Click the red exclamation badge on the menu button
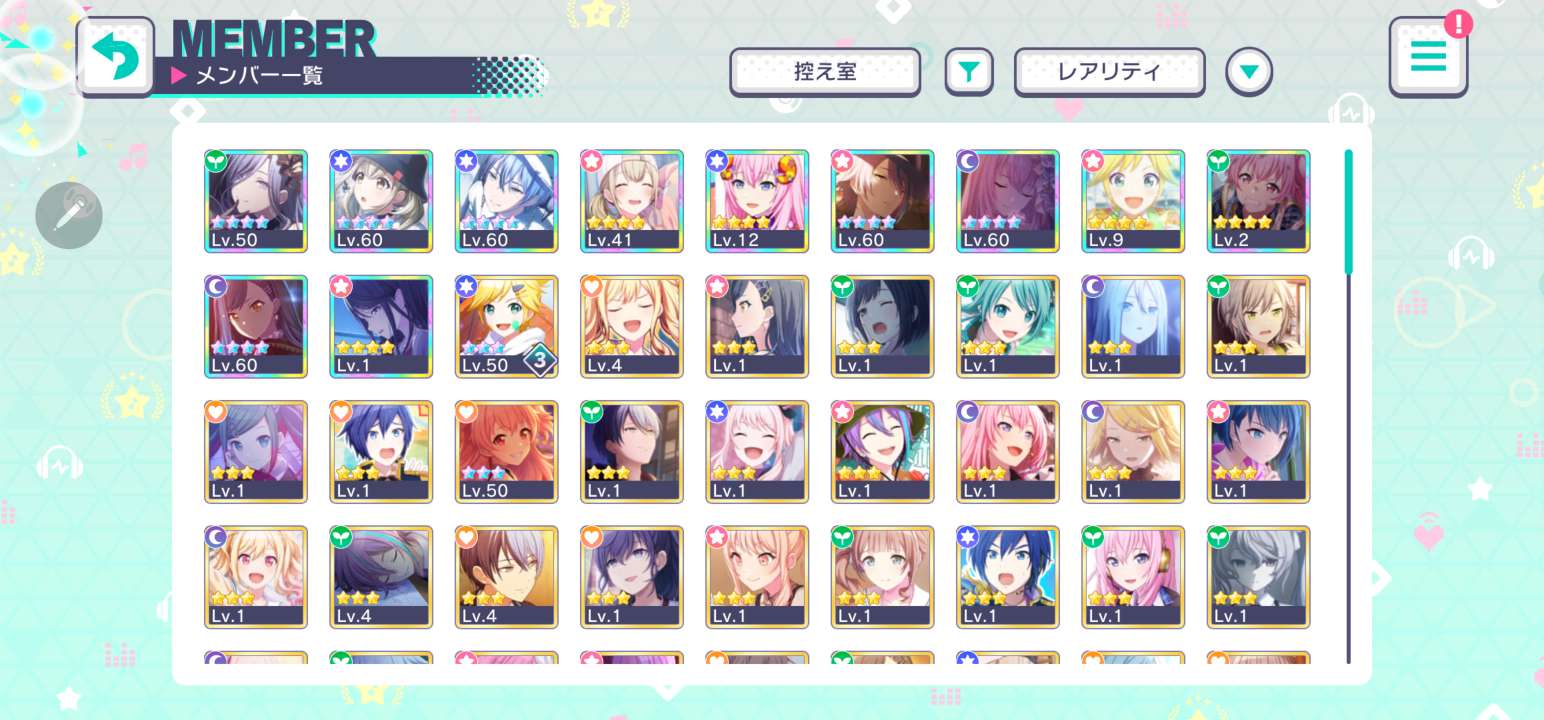Screen dimensions: 1544x720 pyautogui.click(x=1459, y=24)
